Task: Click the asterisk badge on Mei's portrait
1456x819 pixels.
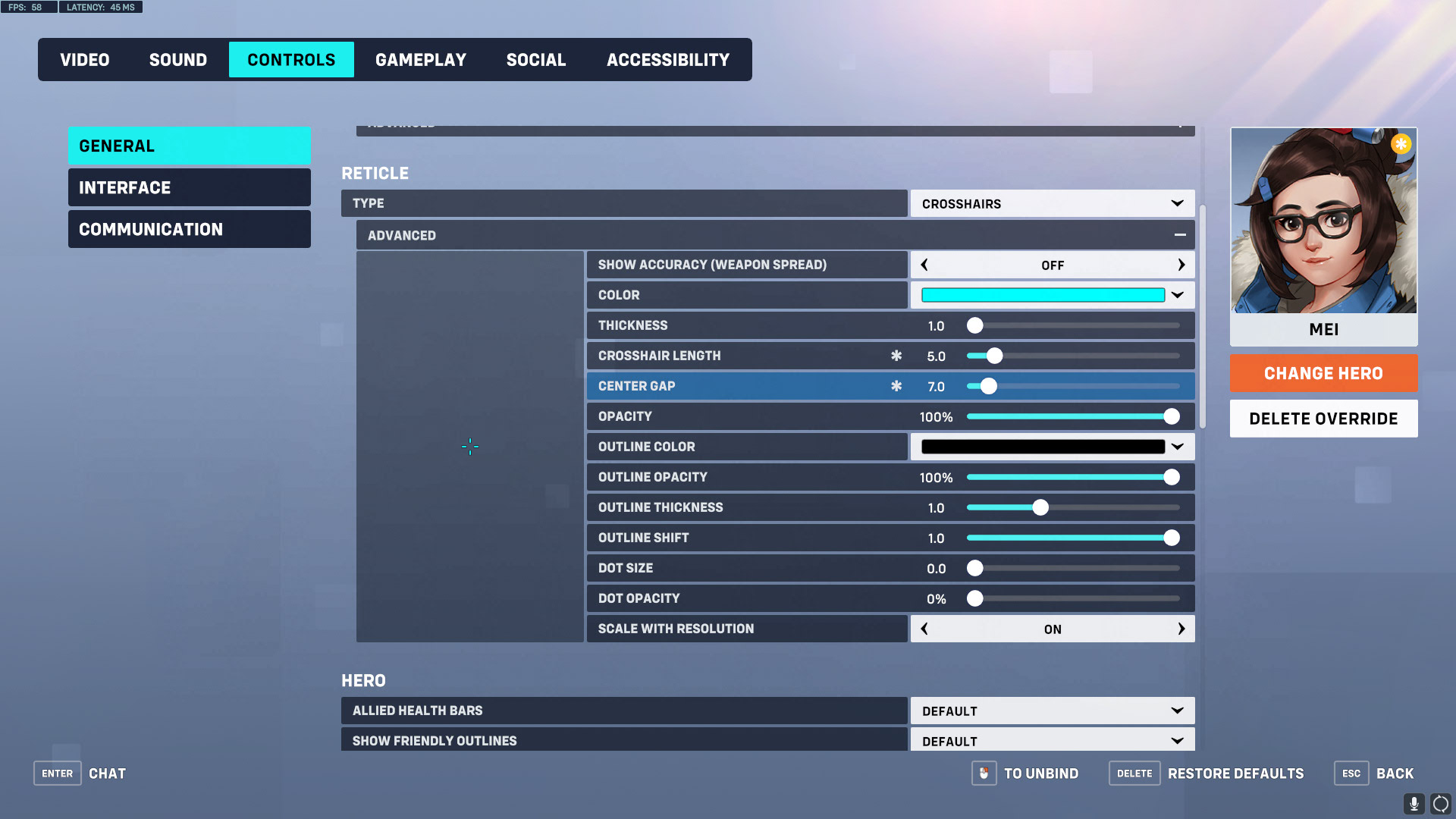Action: [x=1401, y=143]
